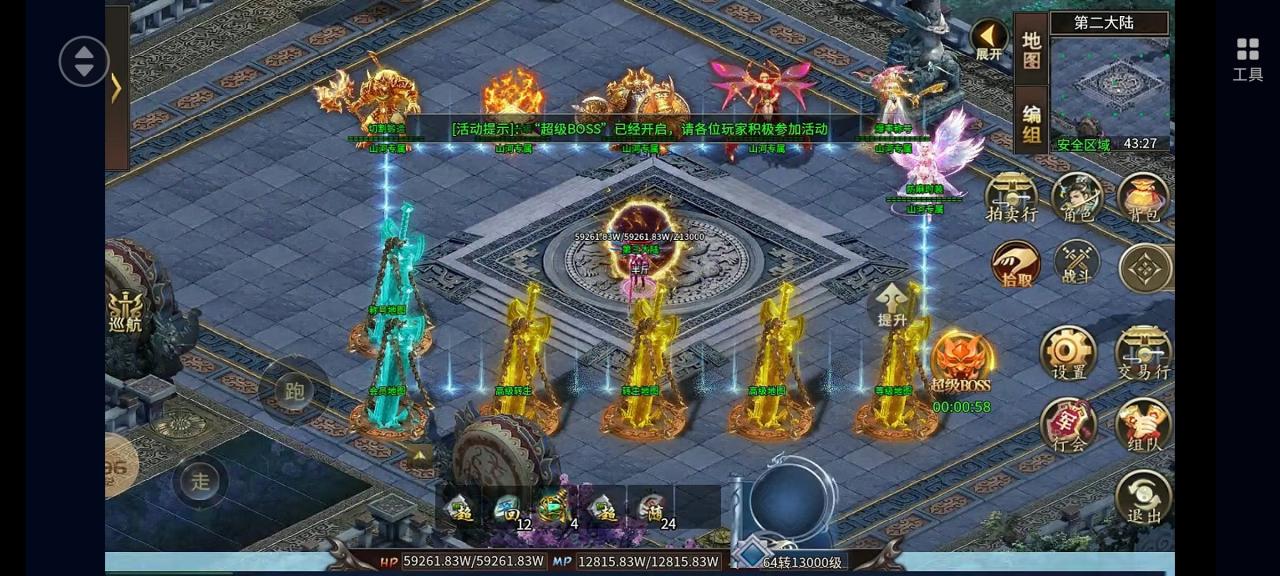Open the 交易行 trading house
The height and width of the screenshot is (576, 1280).
[x=1143, y=353]
